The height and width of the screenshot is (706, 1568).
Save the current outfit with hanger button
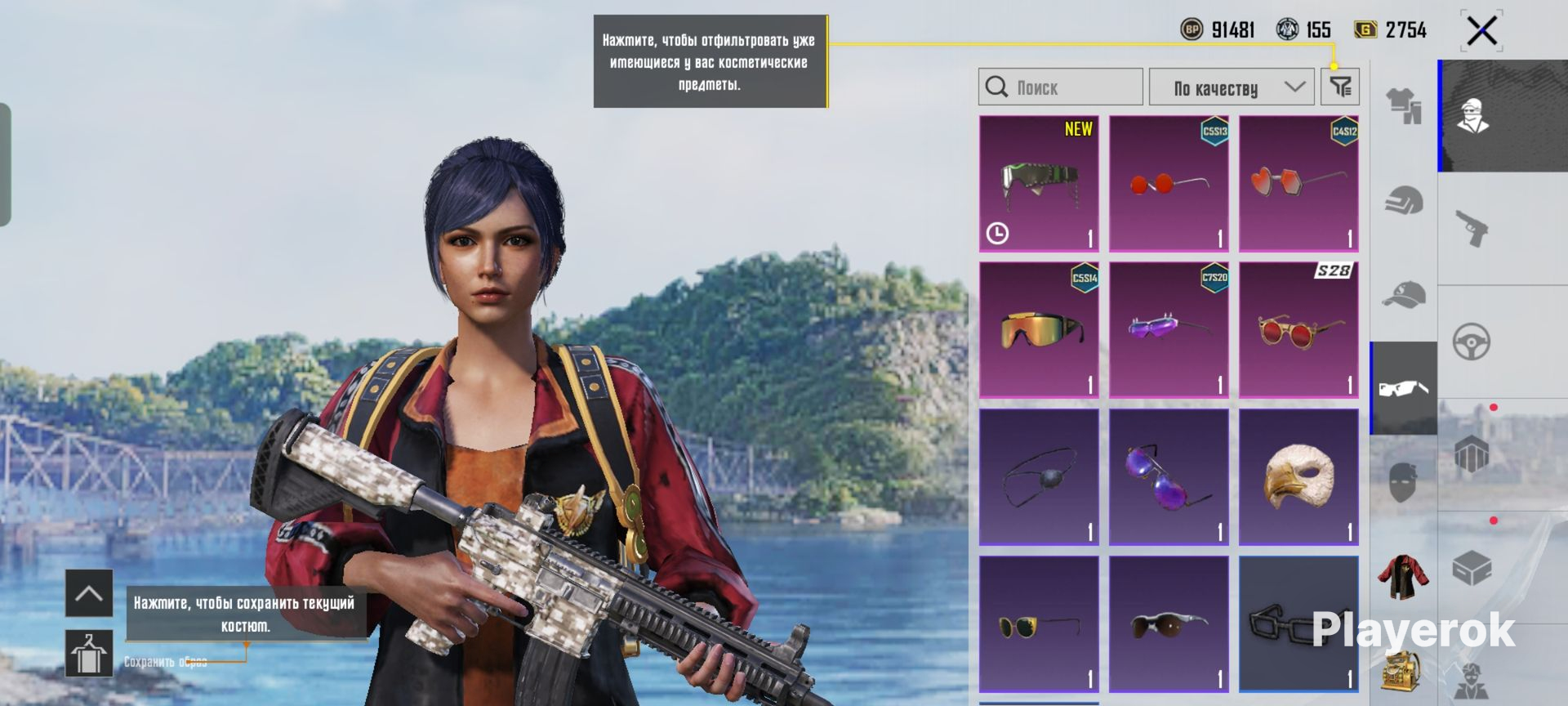(89, 654)
